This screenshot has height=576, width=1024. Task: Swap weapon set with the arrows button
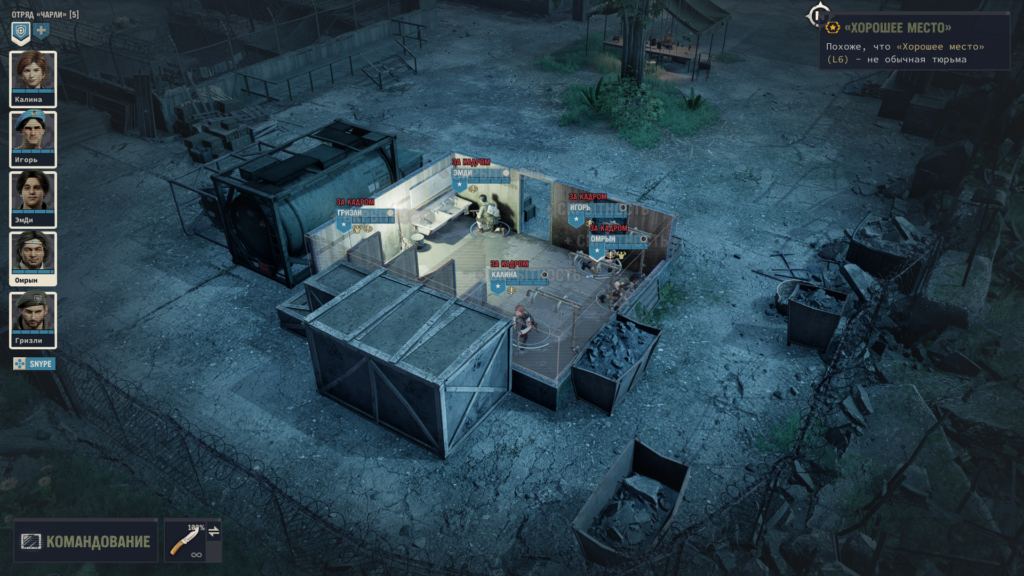tap(213, 530)
